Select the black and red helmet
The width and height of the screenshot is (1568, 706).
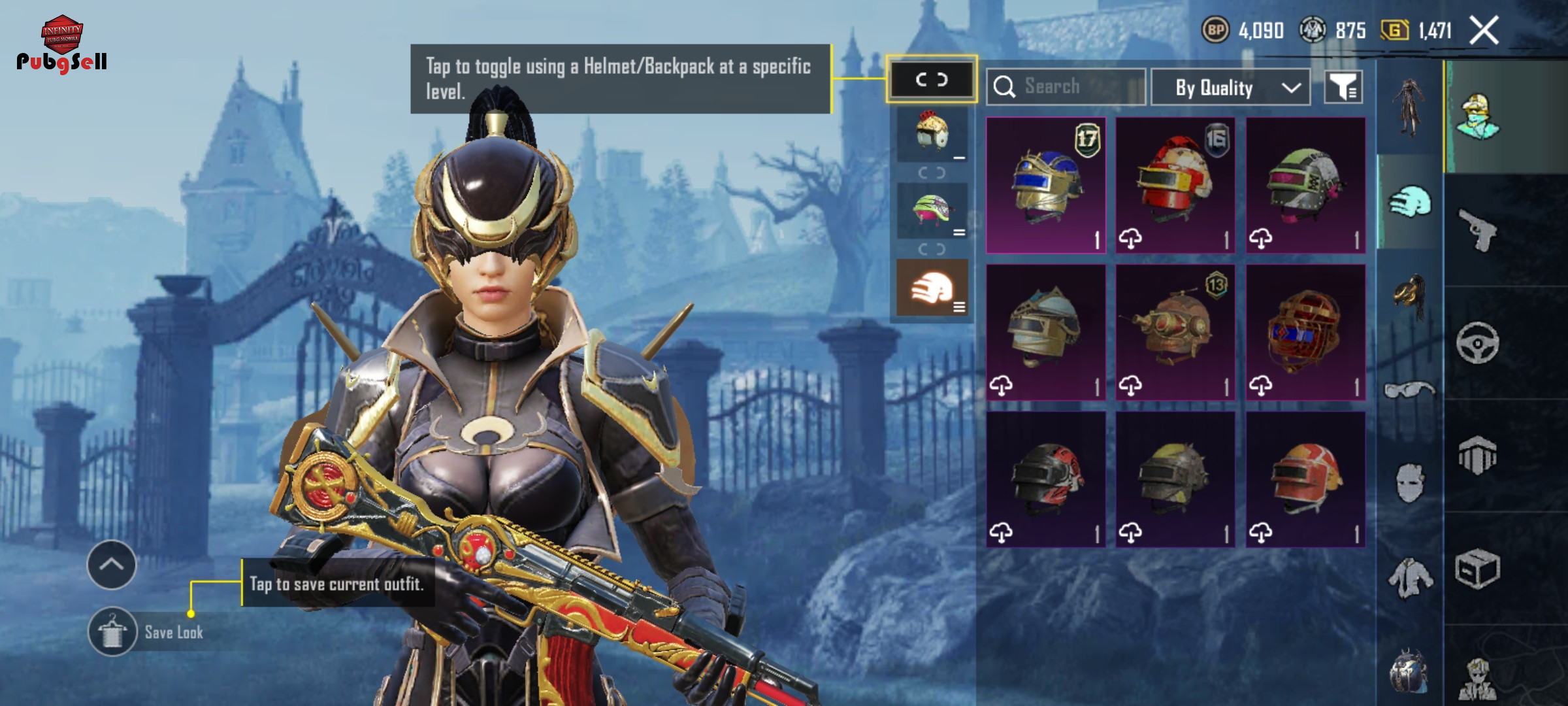point(1045,479)
